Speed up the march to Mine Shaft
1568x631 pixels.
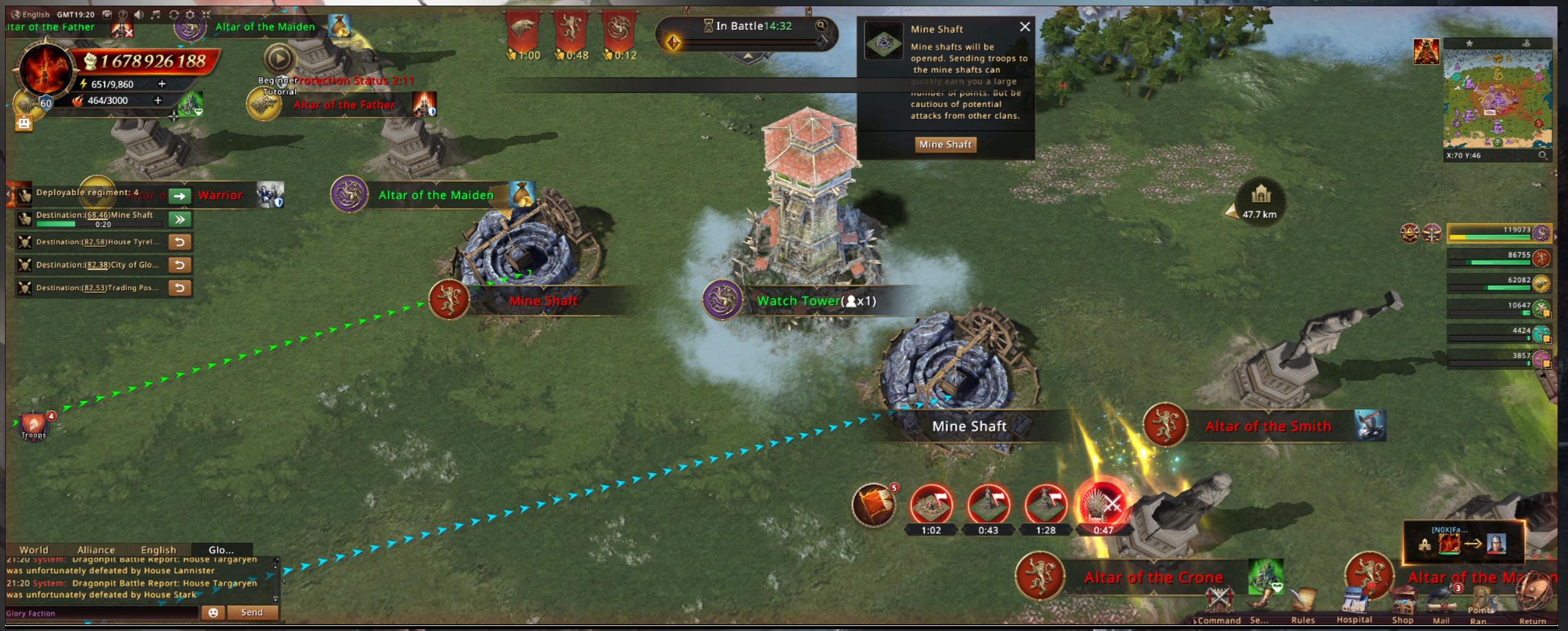tap(180, 219)
